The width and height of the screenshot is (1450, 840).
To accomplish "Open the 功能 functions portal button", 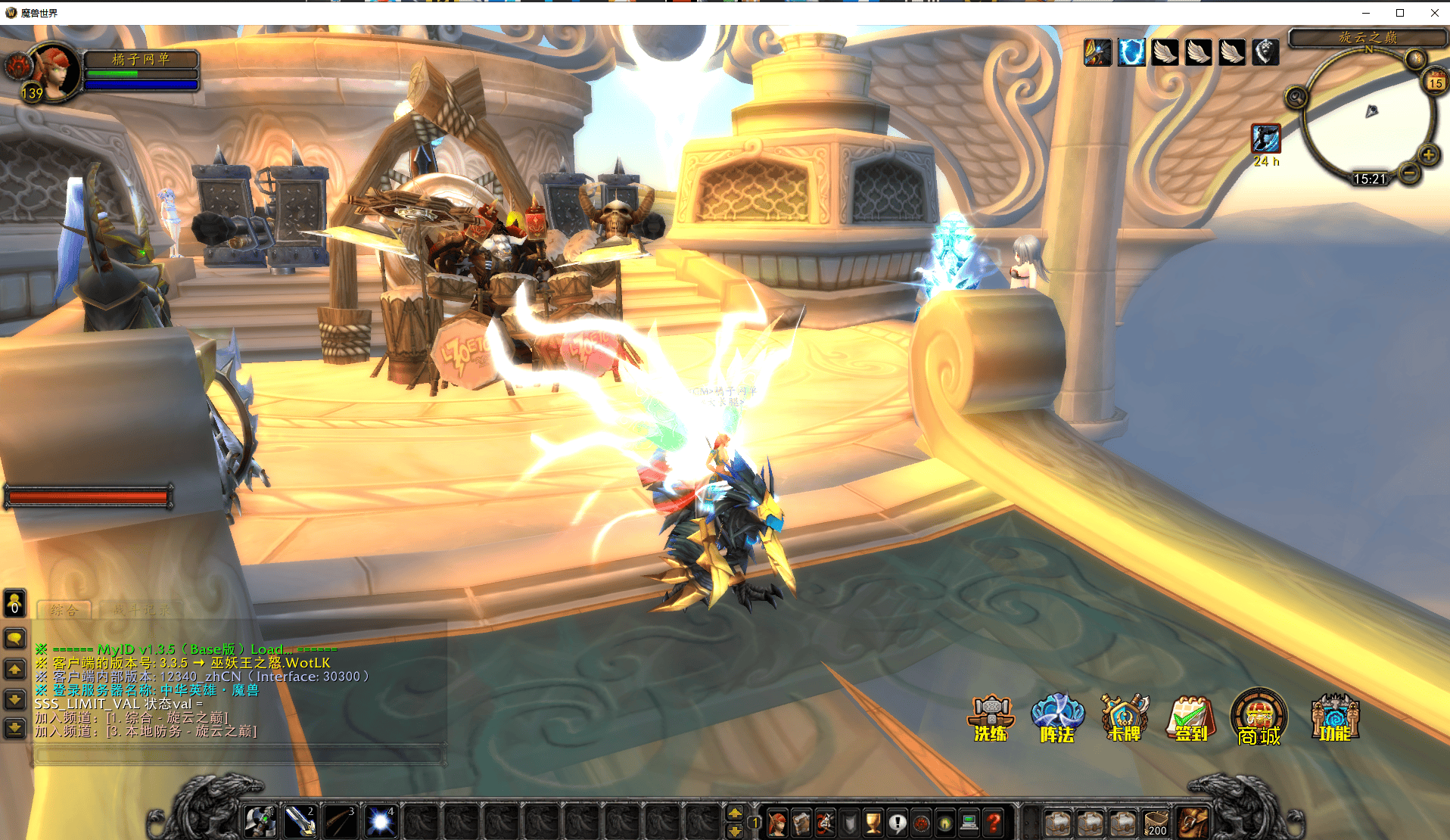I will [1335, 717].
